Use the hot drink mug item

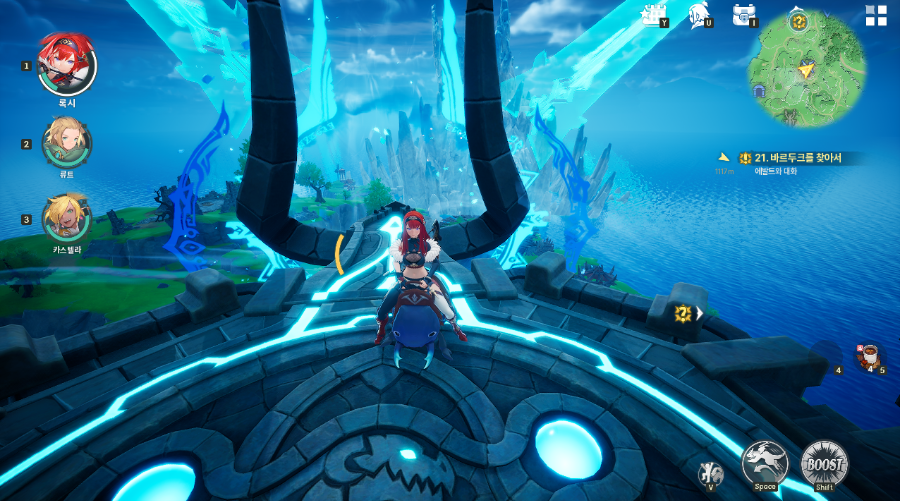point(868,355)
